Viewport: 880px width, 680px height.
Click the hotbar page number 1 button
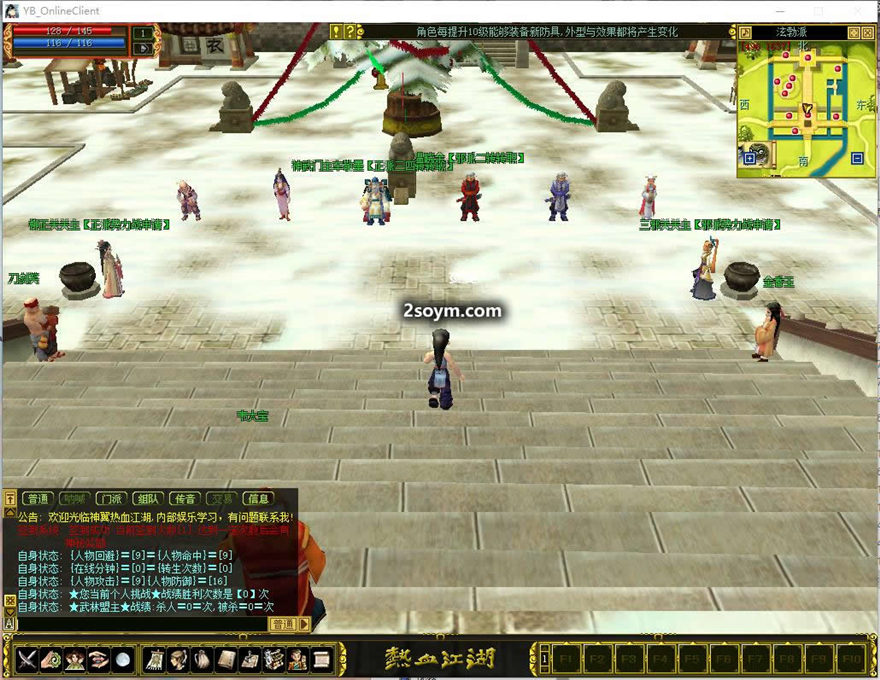545,660
